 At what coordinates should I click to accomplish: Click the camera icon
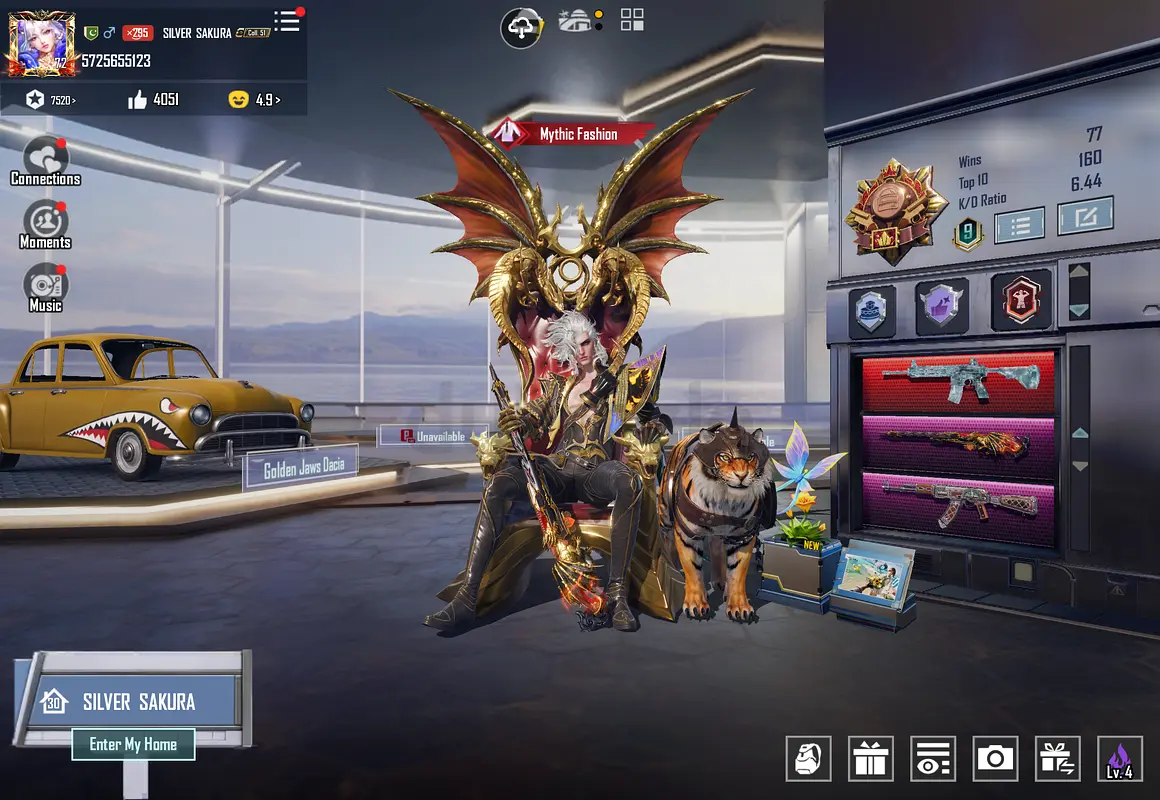point(995,759)
